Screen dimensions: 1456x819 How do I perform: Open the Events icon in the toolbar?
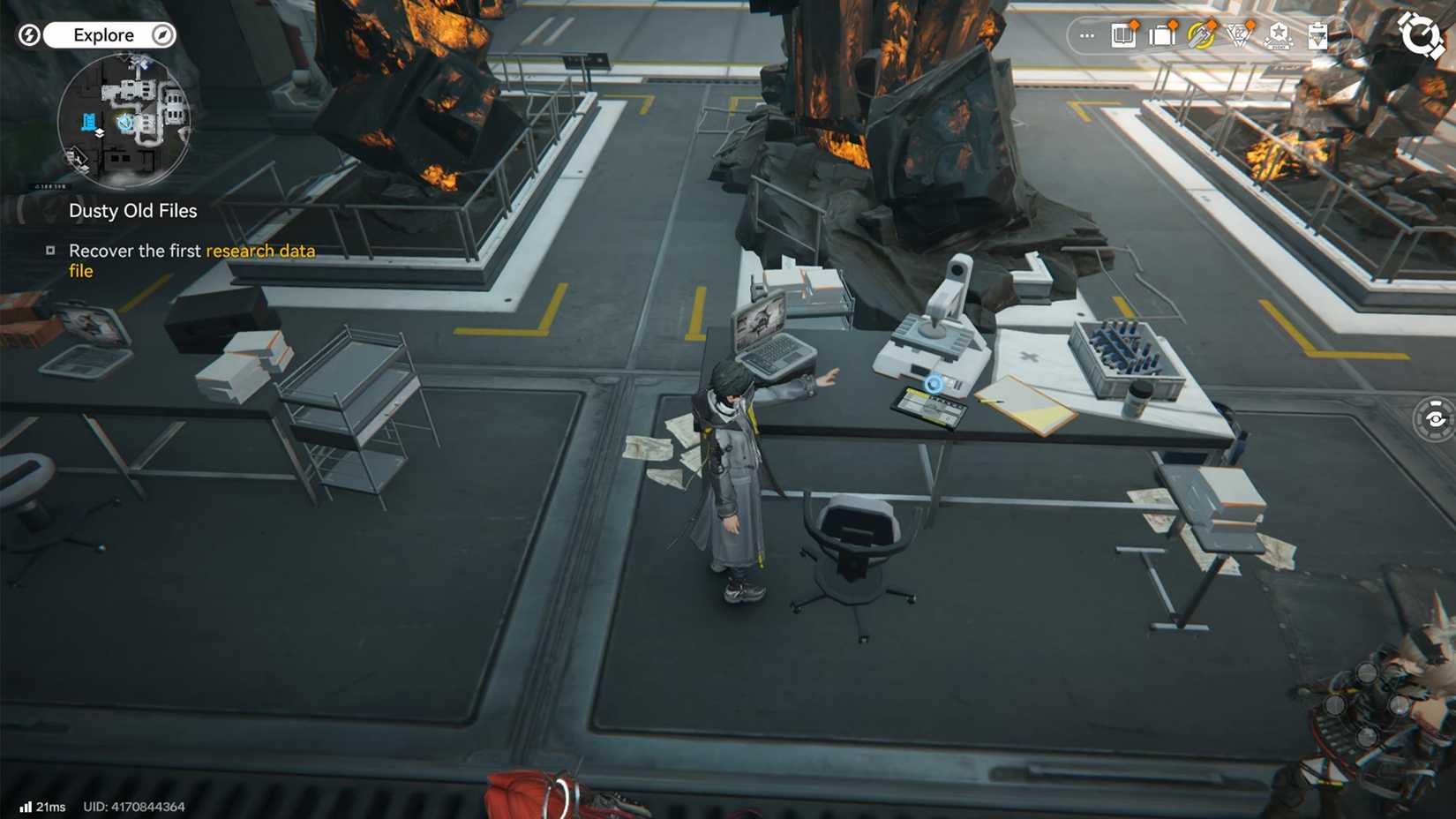point(1239,35)
